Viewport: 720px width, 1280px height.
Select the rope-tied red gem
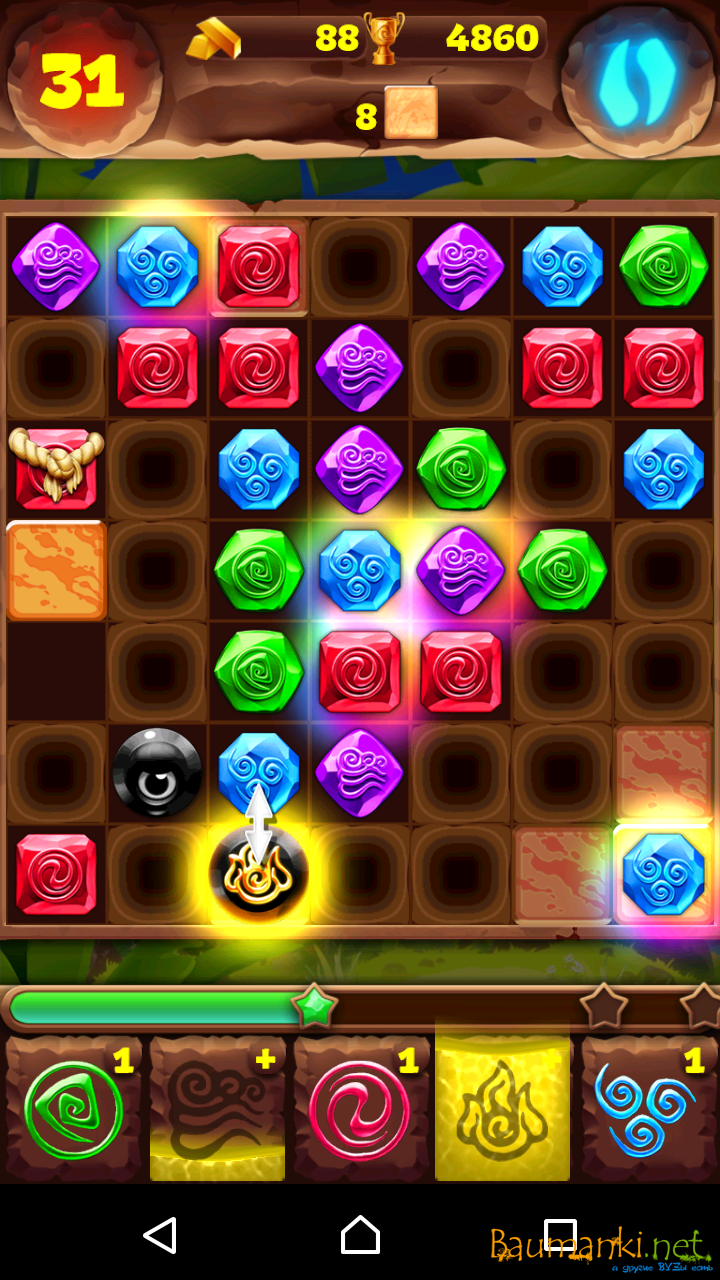55,468
